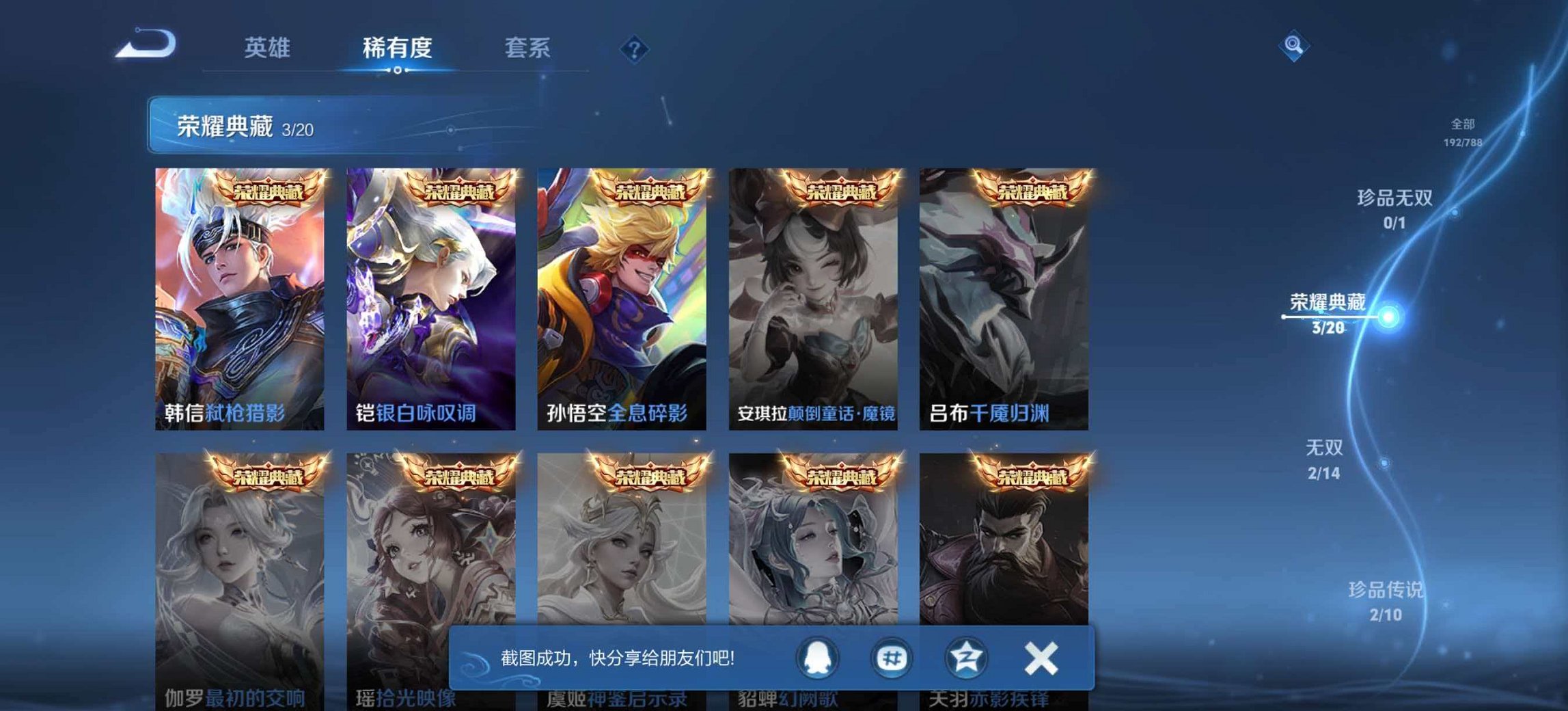This screenshot has height=711, width=1568.
Task: Open the 安琪拉 颠倒童话·魔镜 skin card
Action: click(x=813, y=294)
